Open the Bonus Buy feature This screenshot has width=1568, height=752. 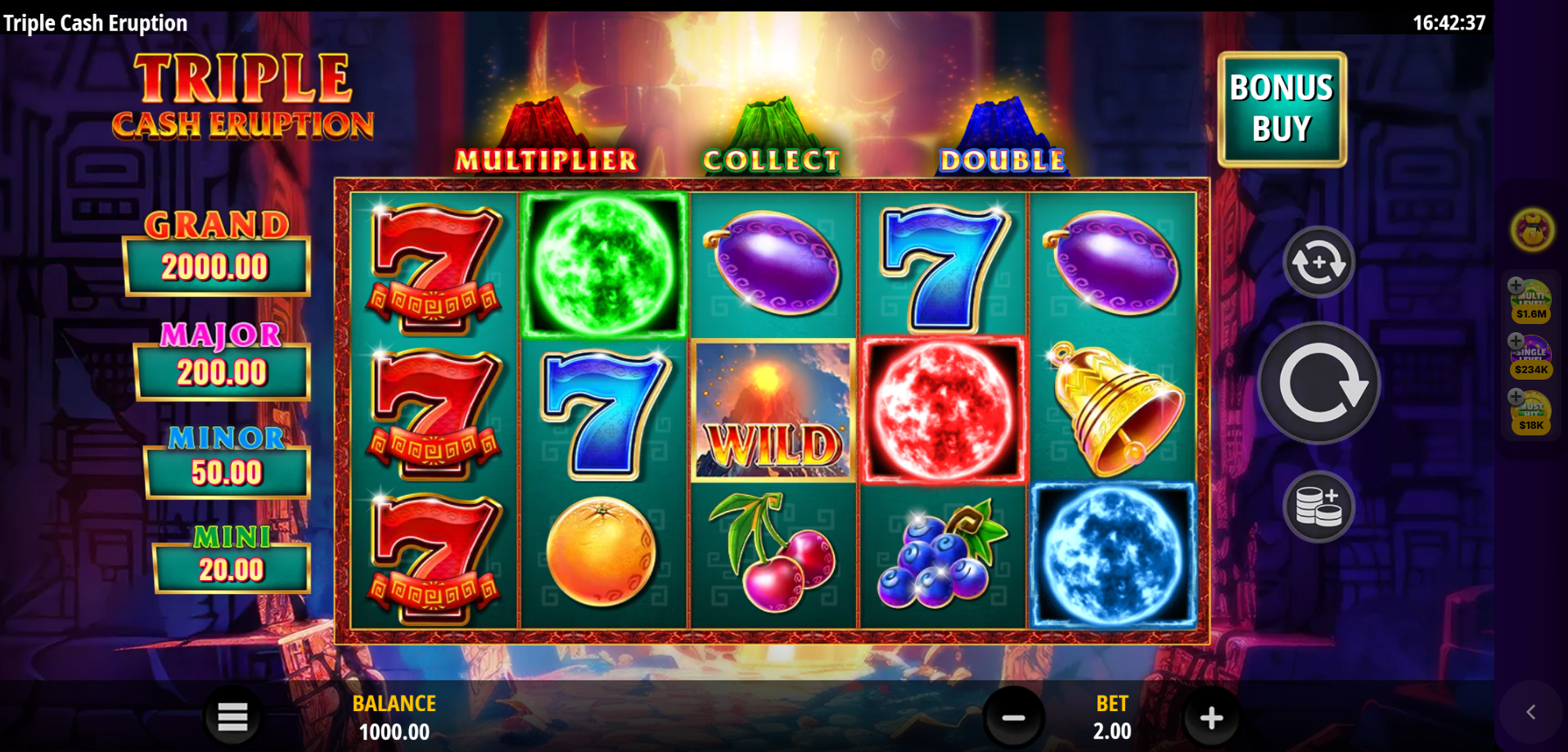click(1282, 109)
